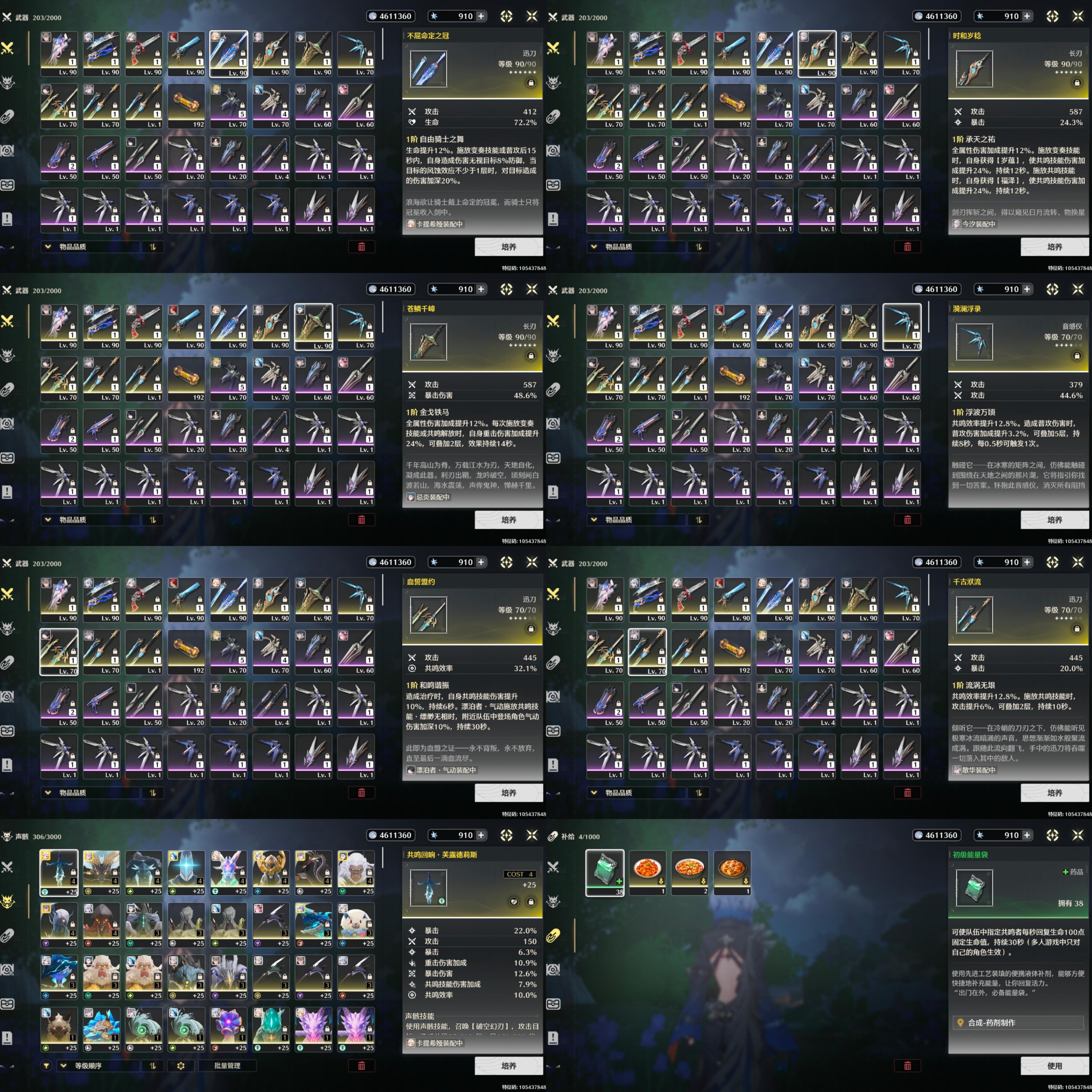Click 培养 for the 千古洑流 weapon

pos(1054,792)
